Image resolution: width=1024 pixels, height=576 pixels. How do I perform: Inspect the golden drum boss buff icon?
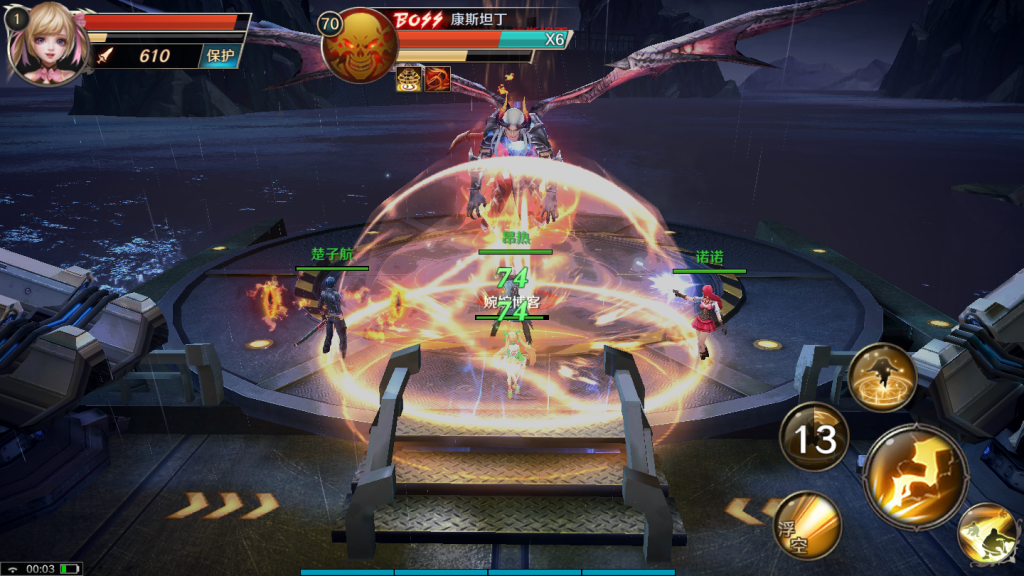408,78
